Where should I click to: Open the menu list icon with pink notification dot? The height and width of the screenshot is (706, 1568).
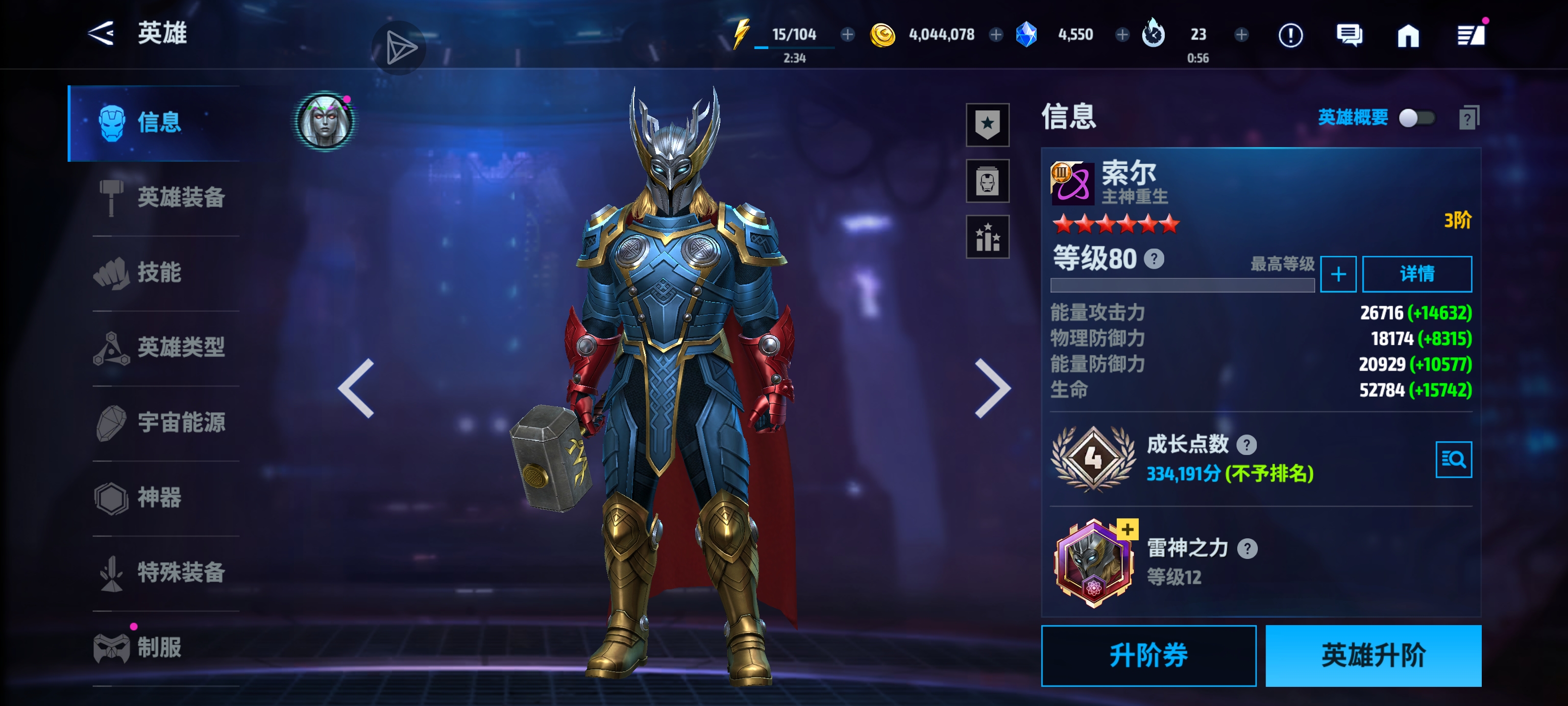point(1473,35)
